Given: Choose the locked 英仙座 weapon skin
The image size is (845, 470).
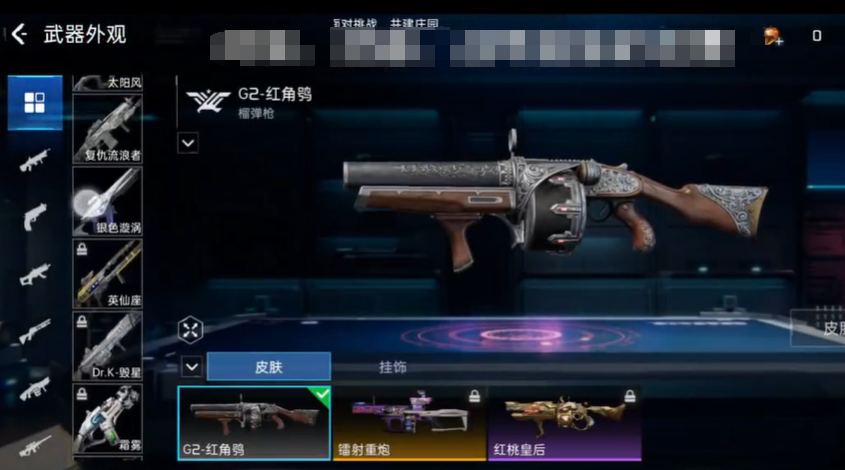Looking at the screenshot, I should click(107, 272).
